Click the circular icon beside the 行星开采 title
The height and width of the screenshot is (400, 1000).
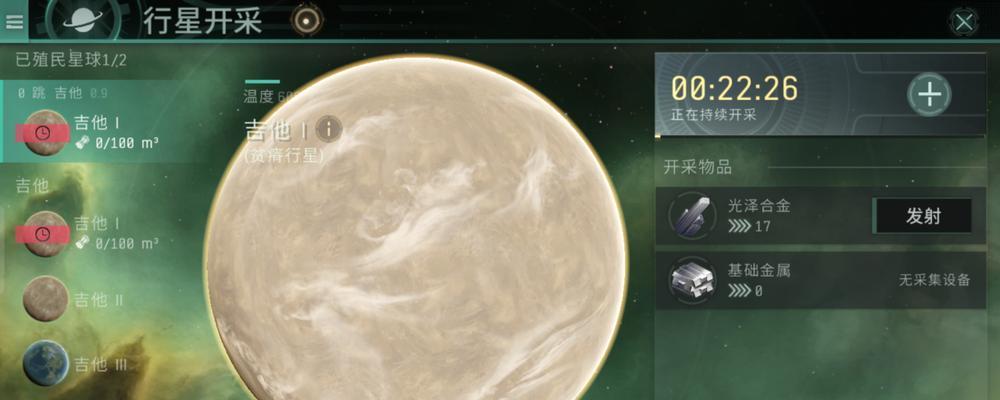(x=306, y=19)
